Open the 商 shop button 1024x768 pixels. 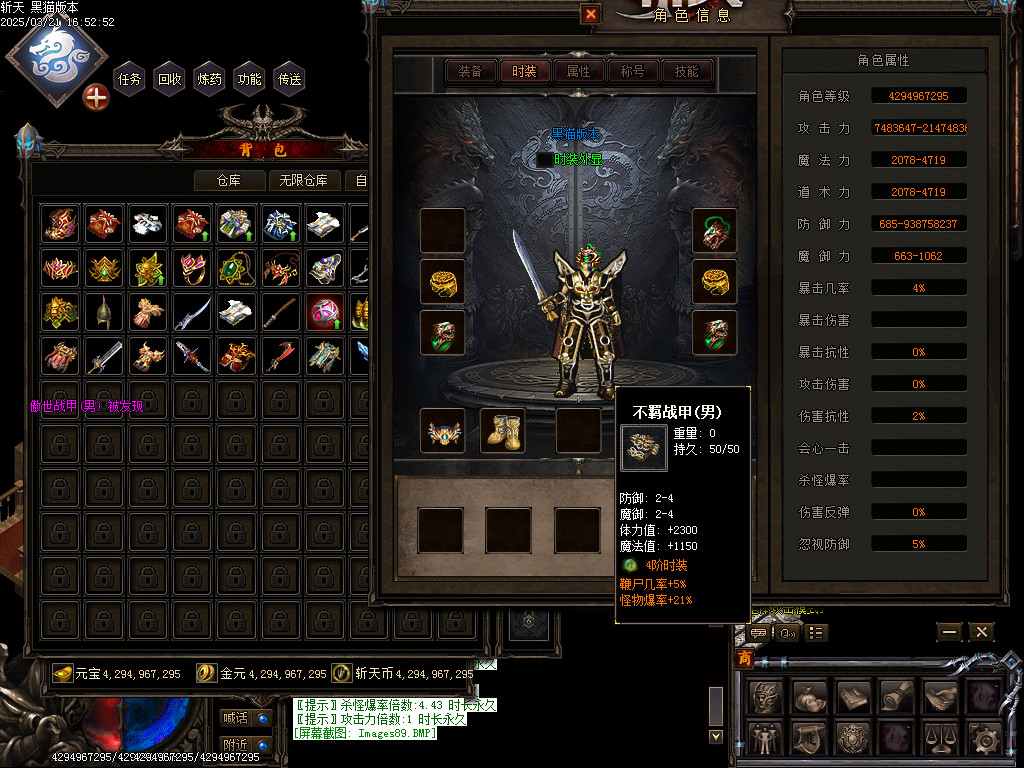coord(744,659)
